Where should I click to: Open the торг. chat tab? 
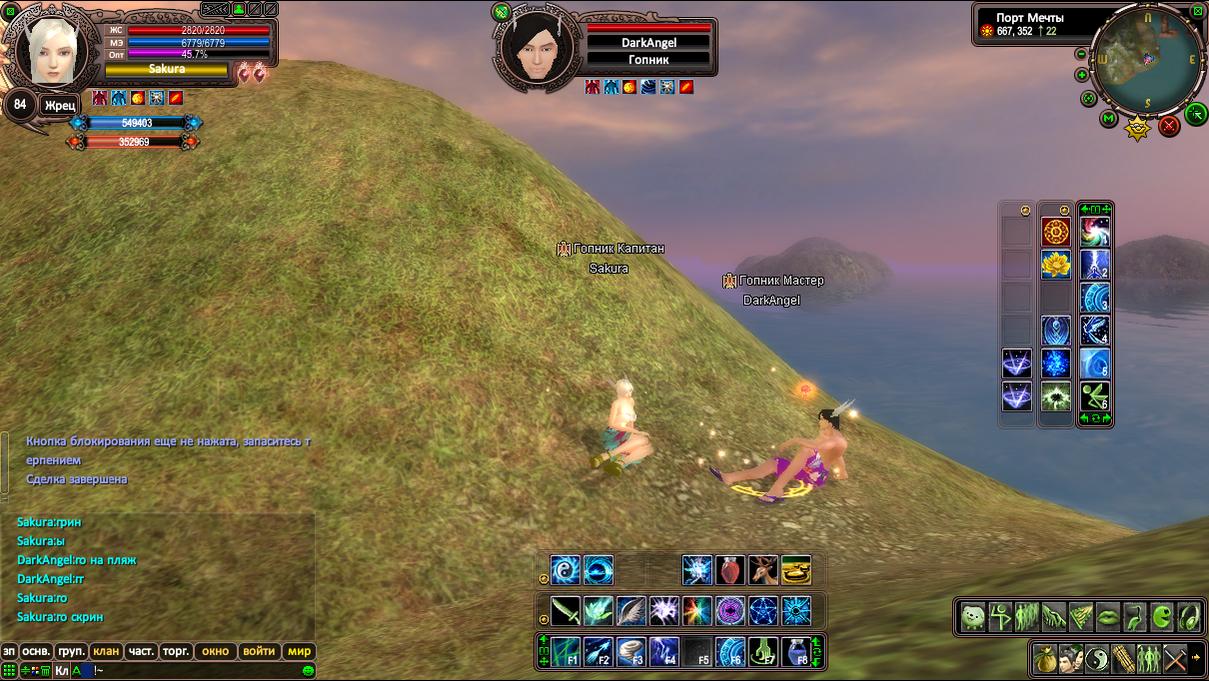(176, 651)
